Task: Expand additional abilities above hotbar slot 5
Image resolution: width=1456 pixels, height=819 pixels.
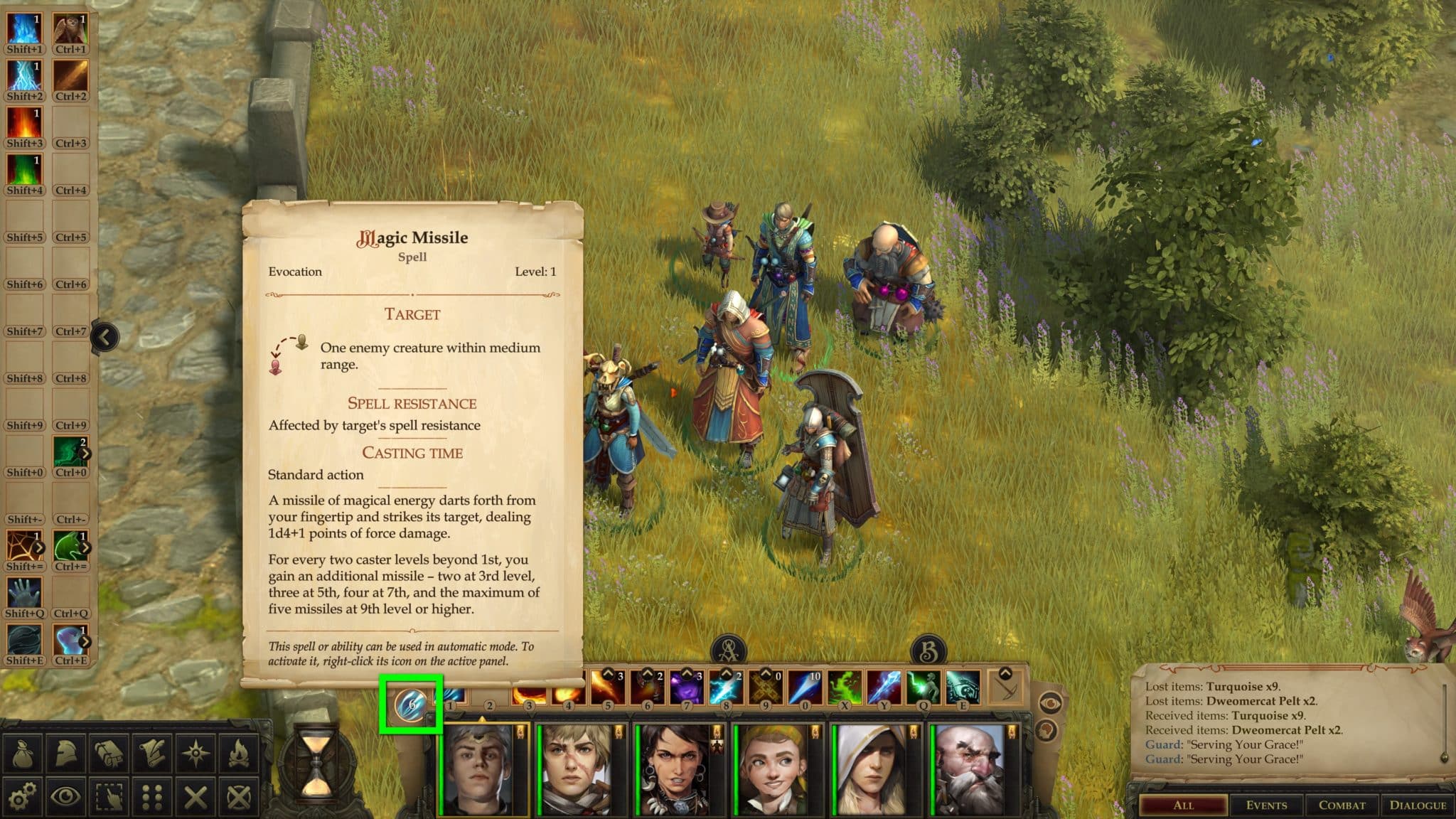Action: (x=608, y=674)
